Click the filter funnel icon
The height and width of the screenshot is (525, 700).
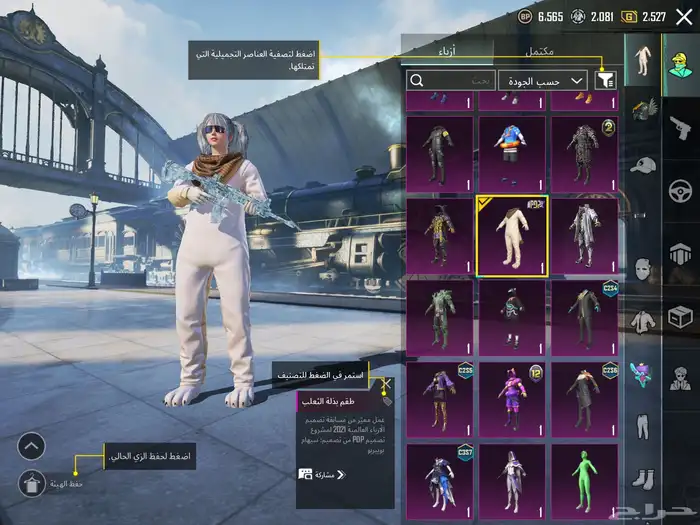point(604,80)
